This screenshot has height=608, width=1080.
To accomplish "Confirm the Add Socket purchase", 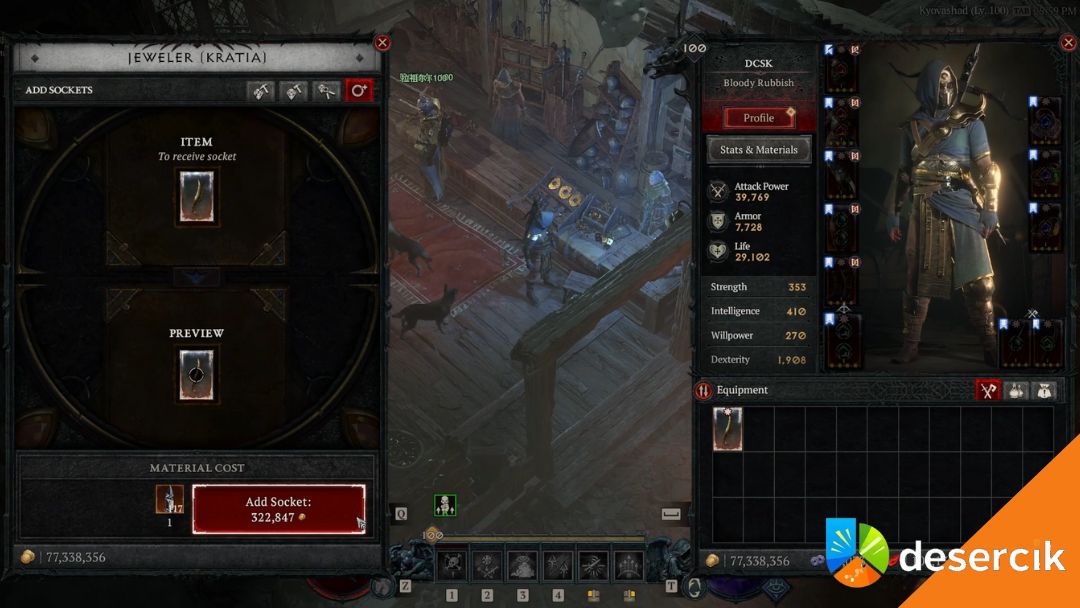I will pos(279,509).
